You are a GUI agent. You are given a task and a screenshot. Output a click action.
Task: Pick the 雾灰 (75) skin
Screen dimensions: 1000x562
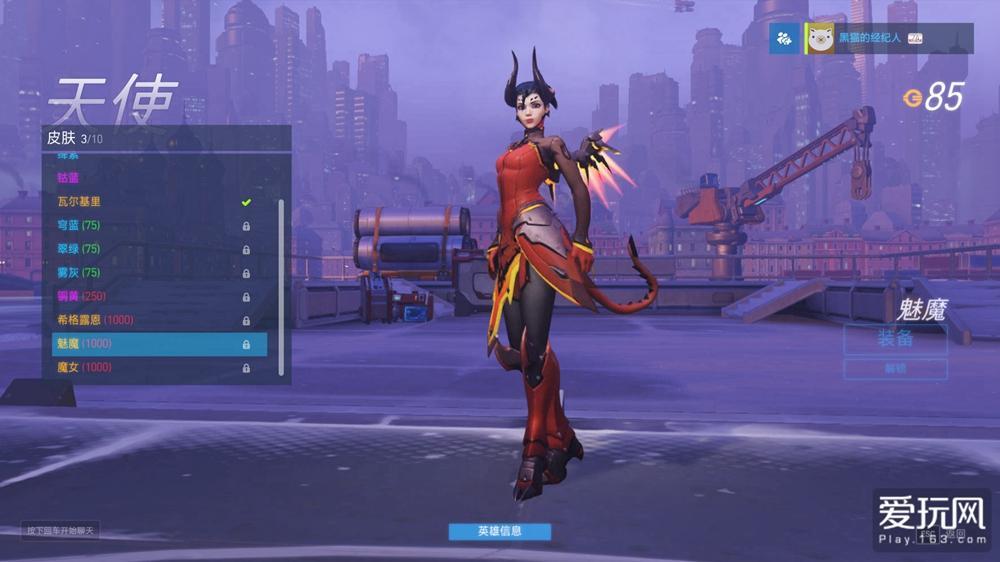tap(150, 273)
